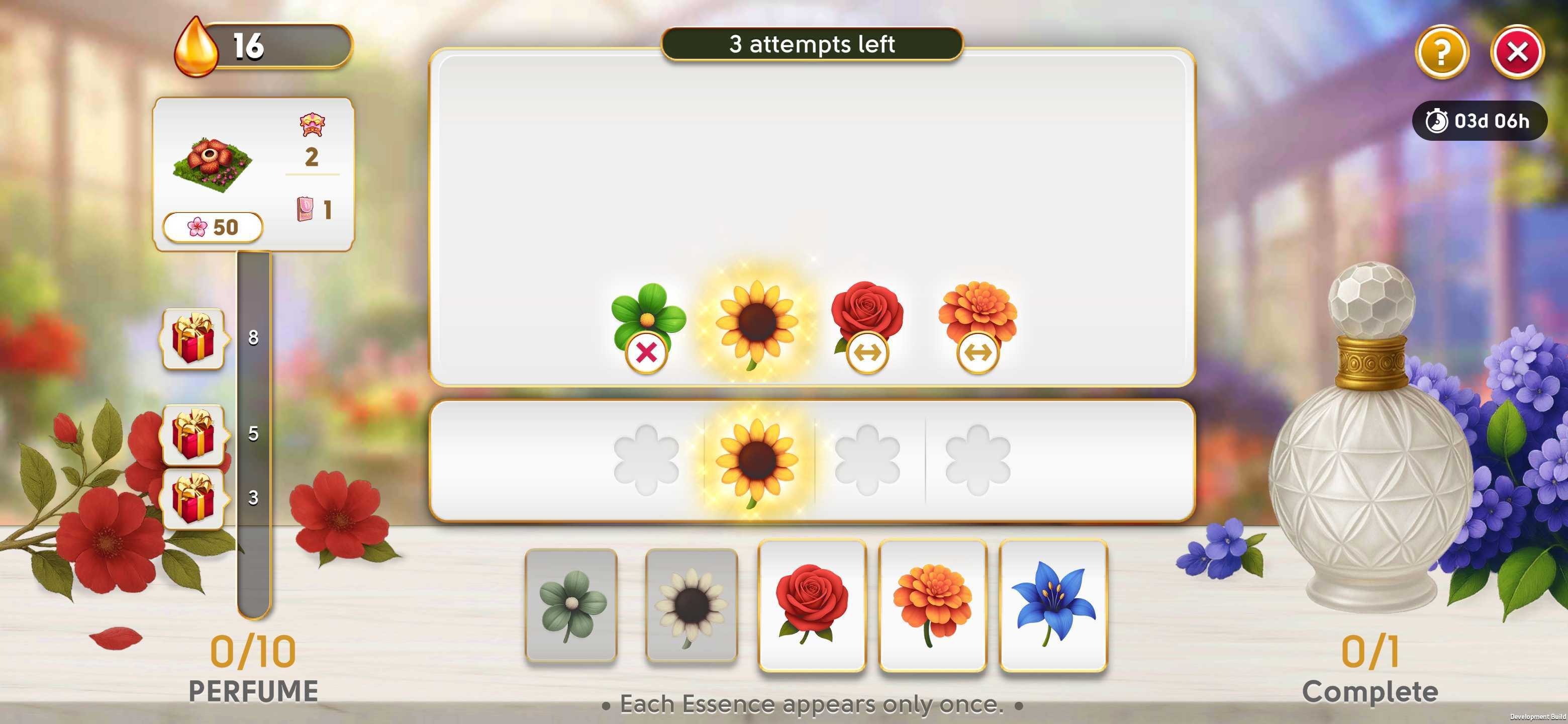
Task: Select the greyed-out sunflower essence tile
Action: tap(691, 605)
